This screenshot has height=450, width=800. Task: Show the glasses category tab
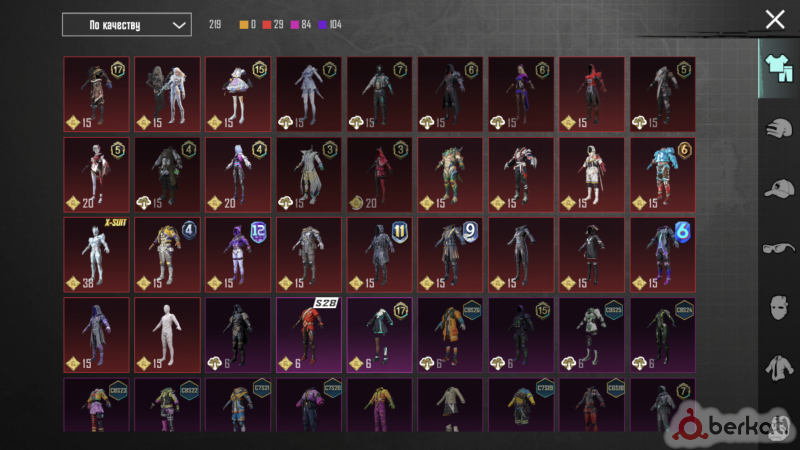pyautogui.click(x=777, y=248)
